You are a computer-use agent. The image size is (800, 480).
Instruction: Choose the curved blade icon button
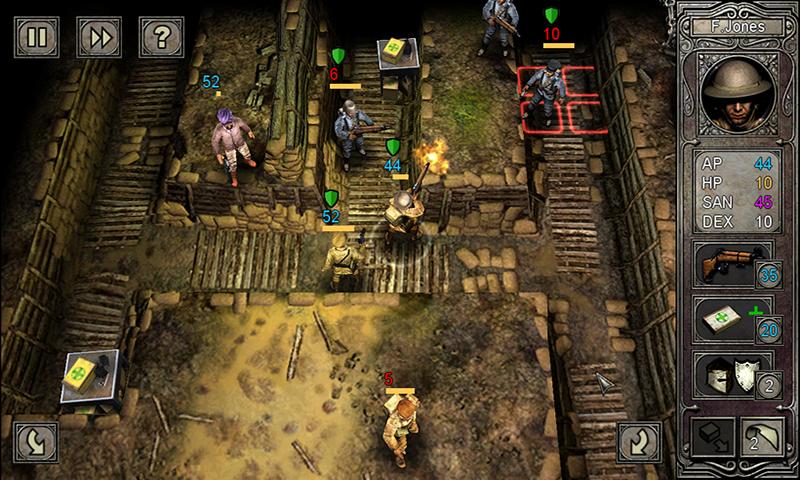(762, 440)
